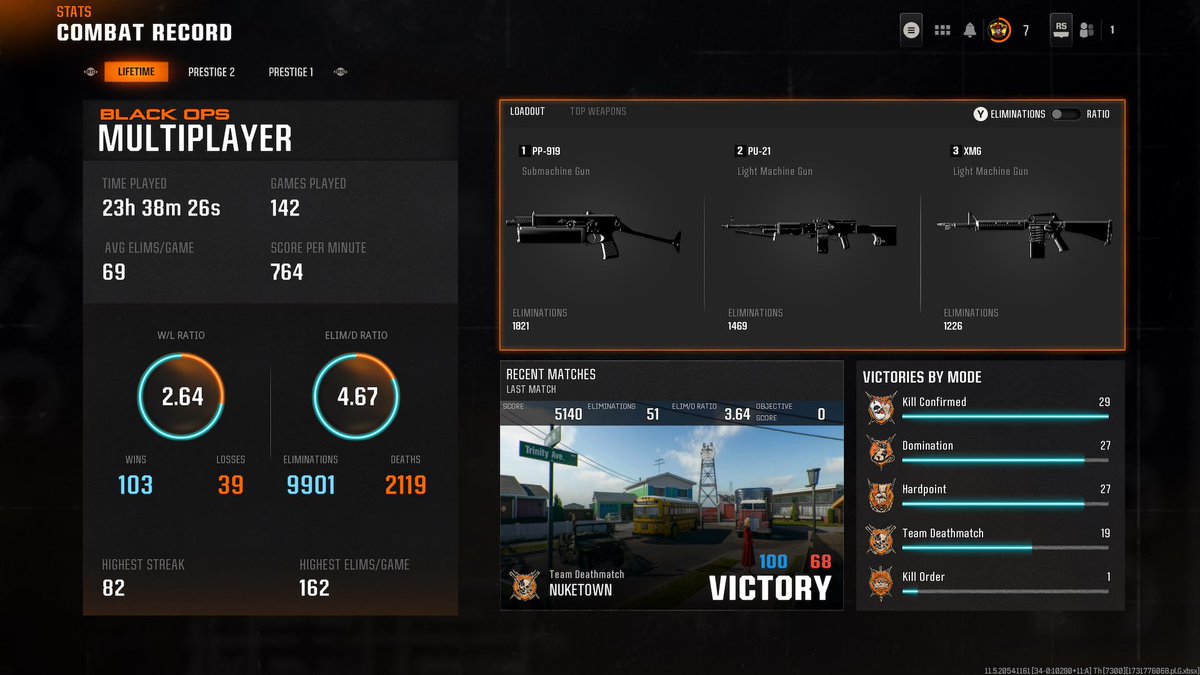Open the round menu icon
1200x675 pixels.
(x=910, y=30)
